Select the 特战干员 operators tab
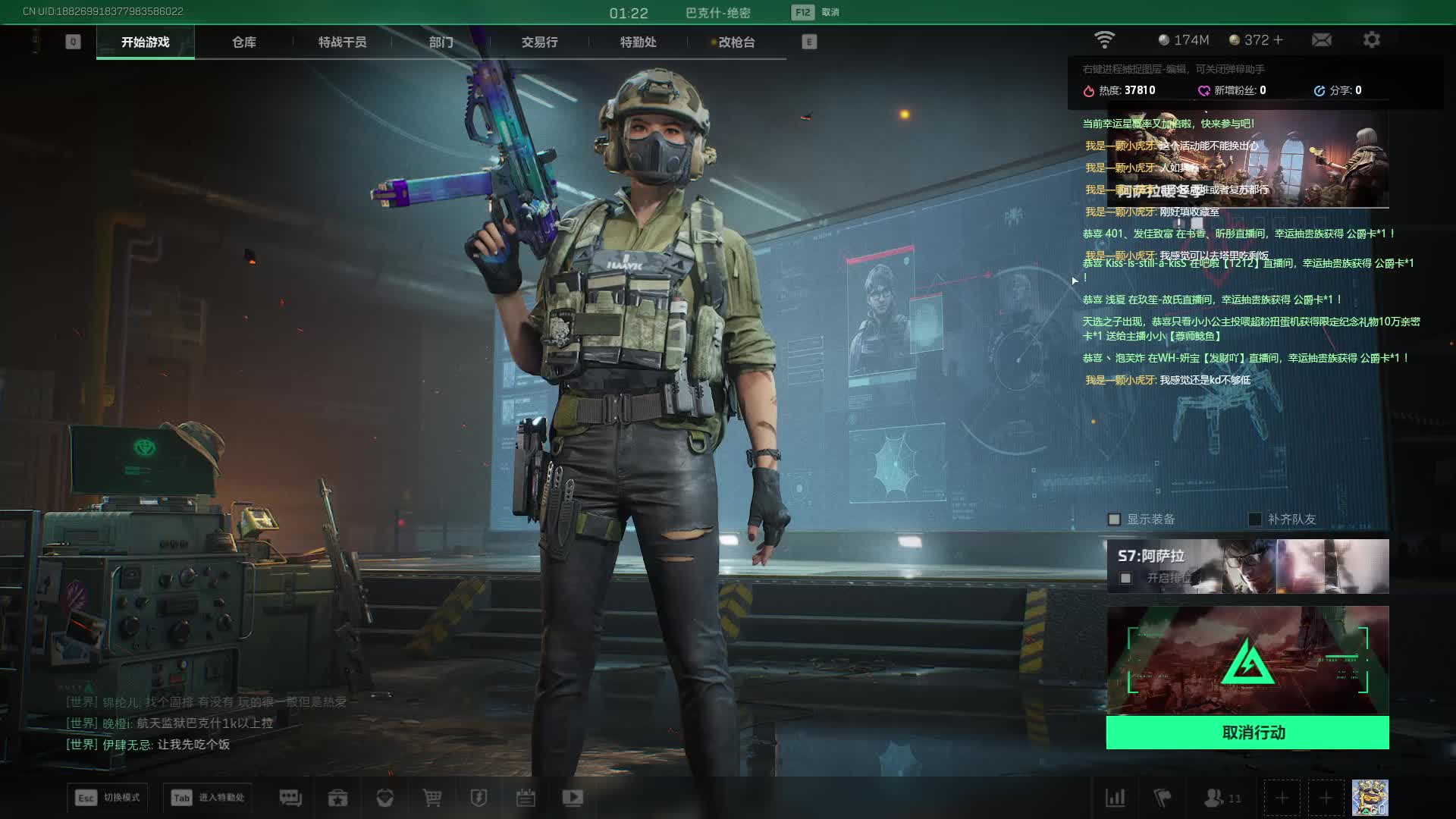This screenshot has width=1456, height=819. pos(342,42)
